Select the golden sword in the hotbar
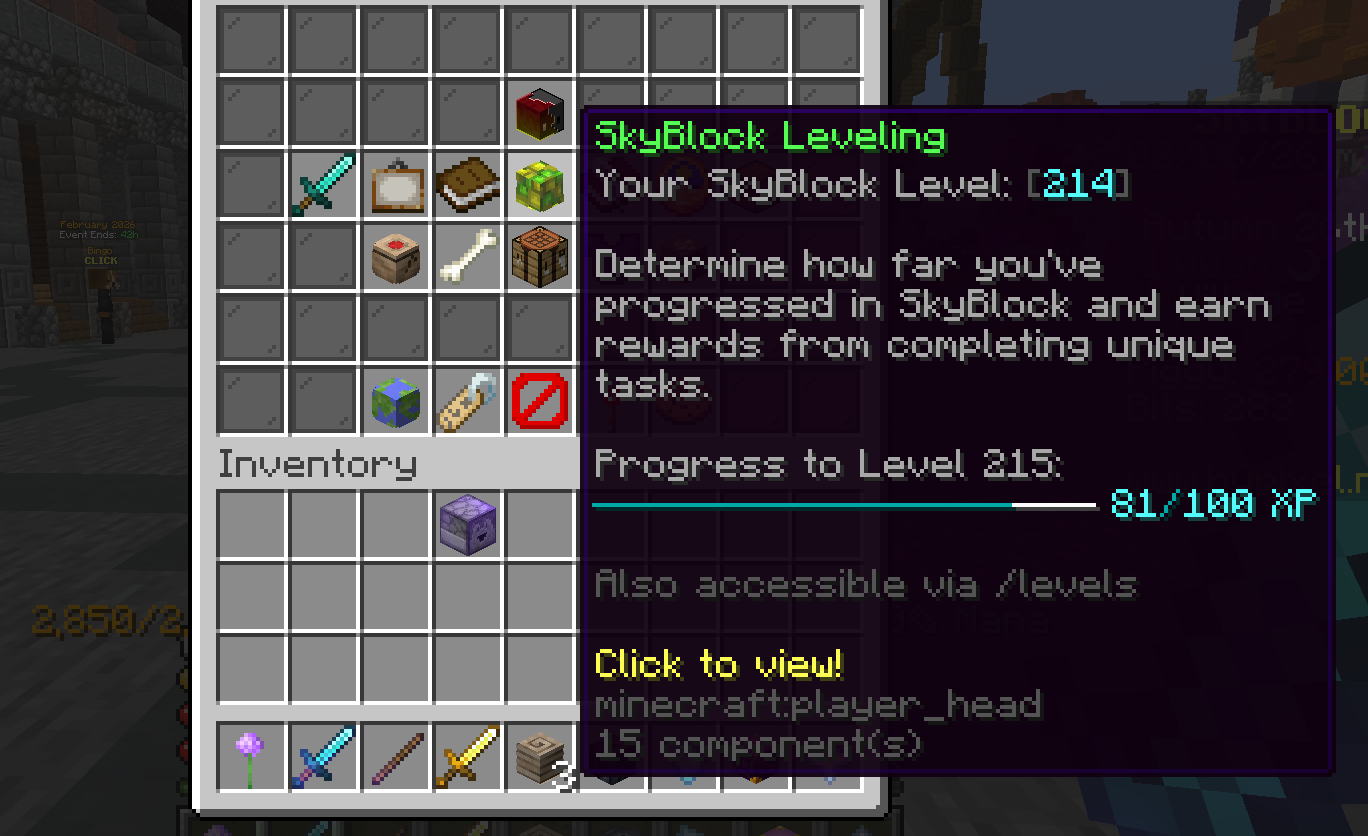 click(467, 758)
